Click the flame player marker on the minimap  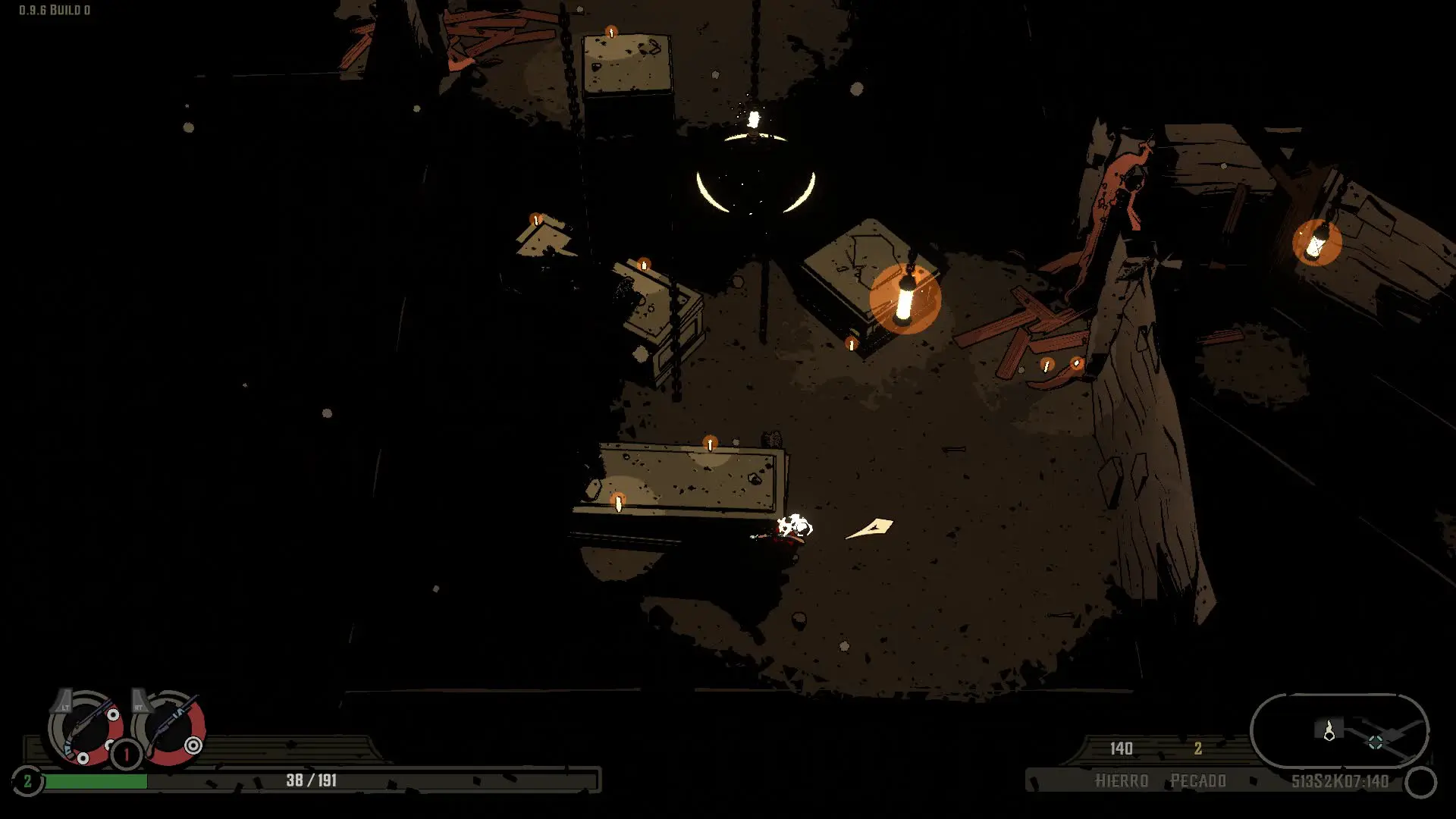click(x=1329, y=732)
